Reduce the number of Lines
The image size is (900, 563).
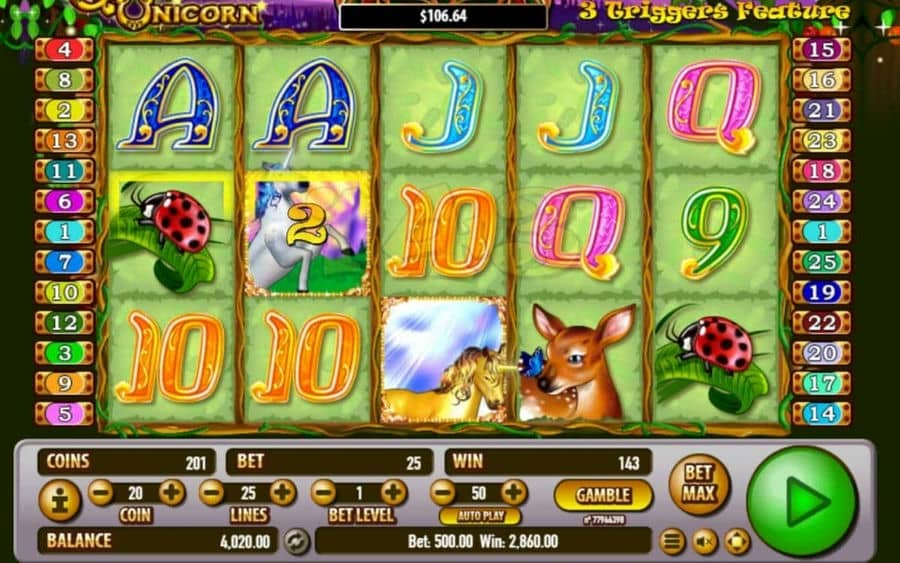click(211, 492)
